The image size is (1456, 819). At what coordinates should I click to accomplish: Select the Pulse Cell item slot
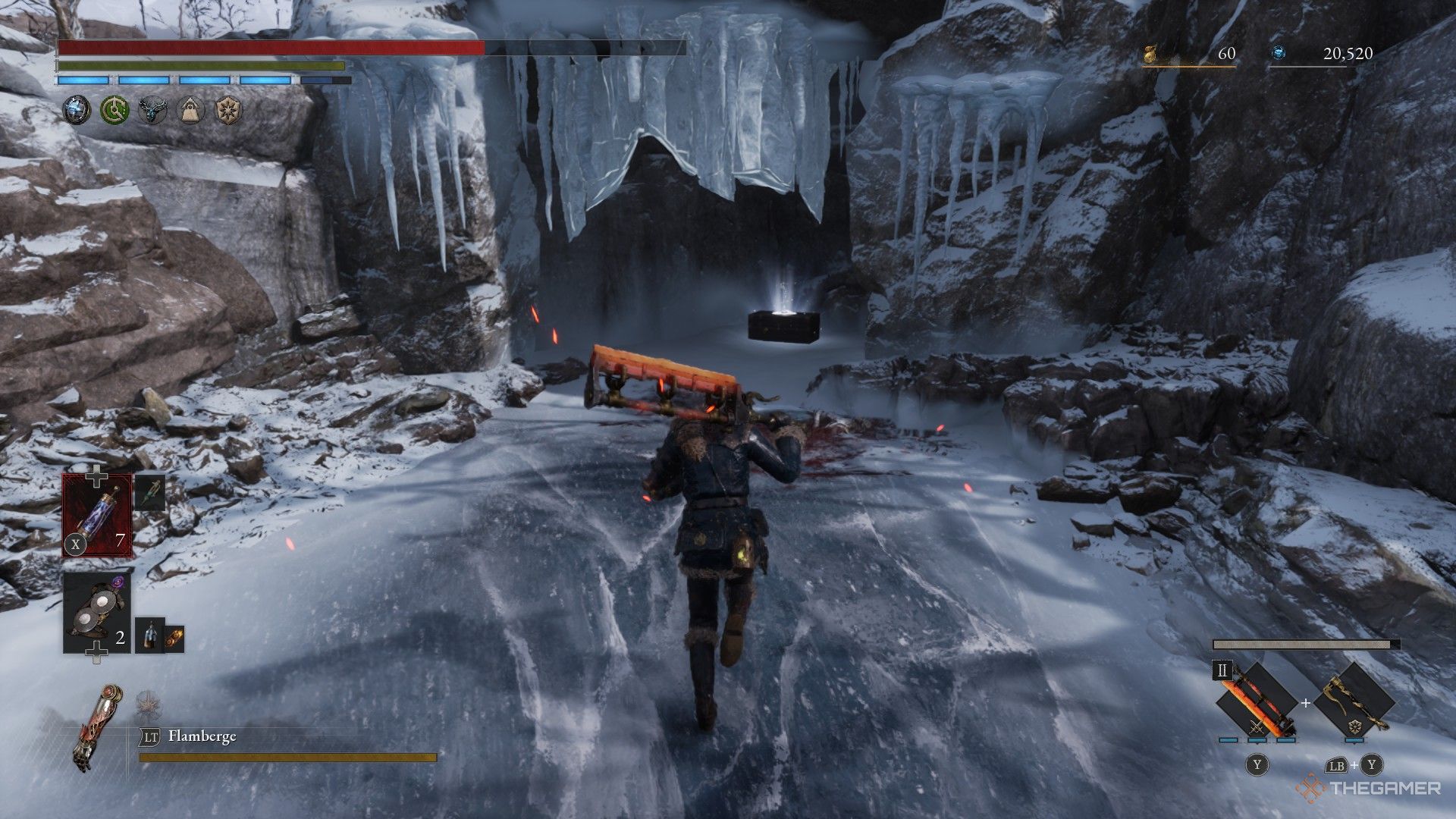[x=97, y=514]
